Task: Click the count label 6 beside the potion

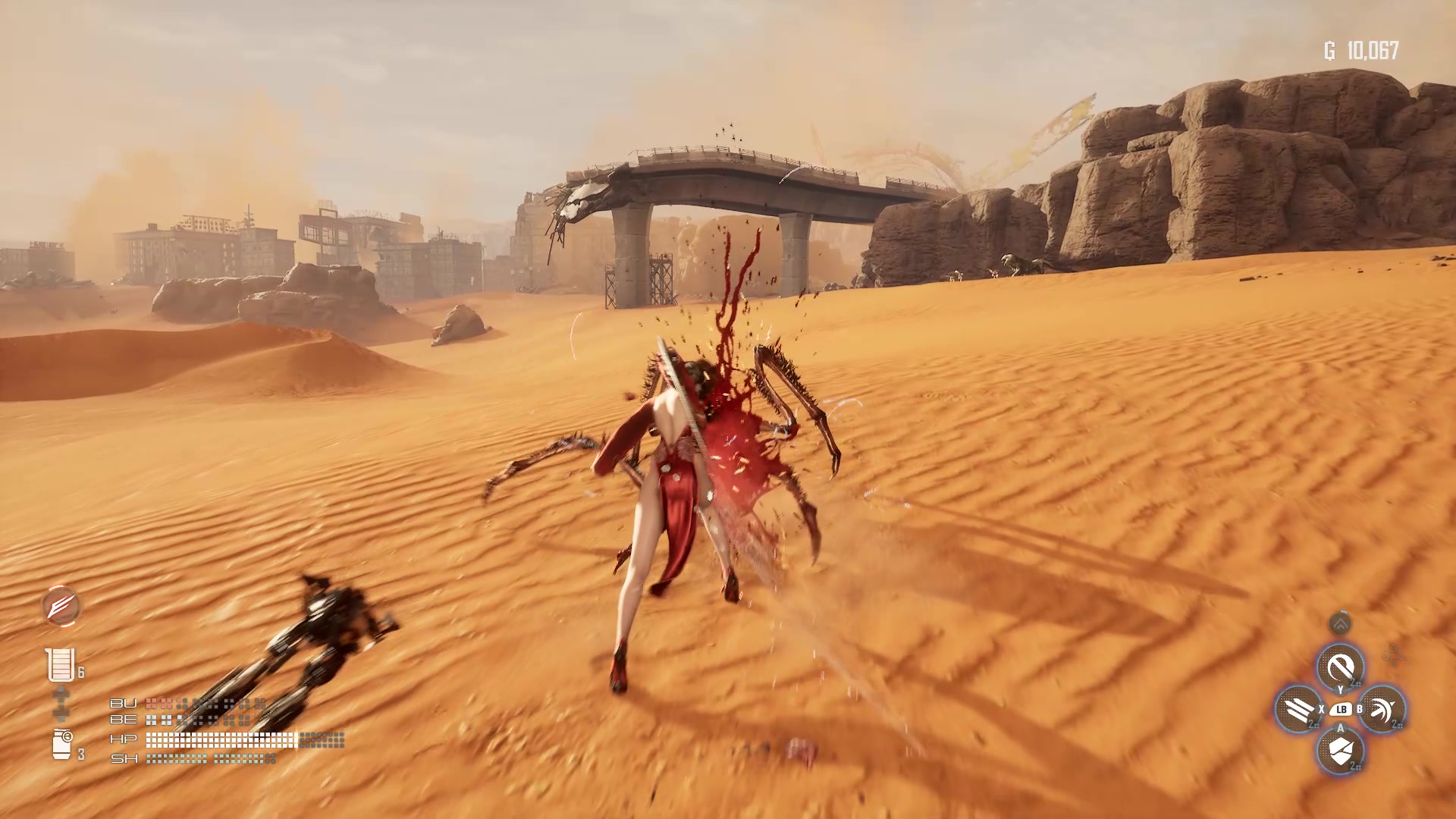Action: click(81, 672)
